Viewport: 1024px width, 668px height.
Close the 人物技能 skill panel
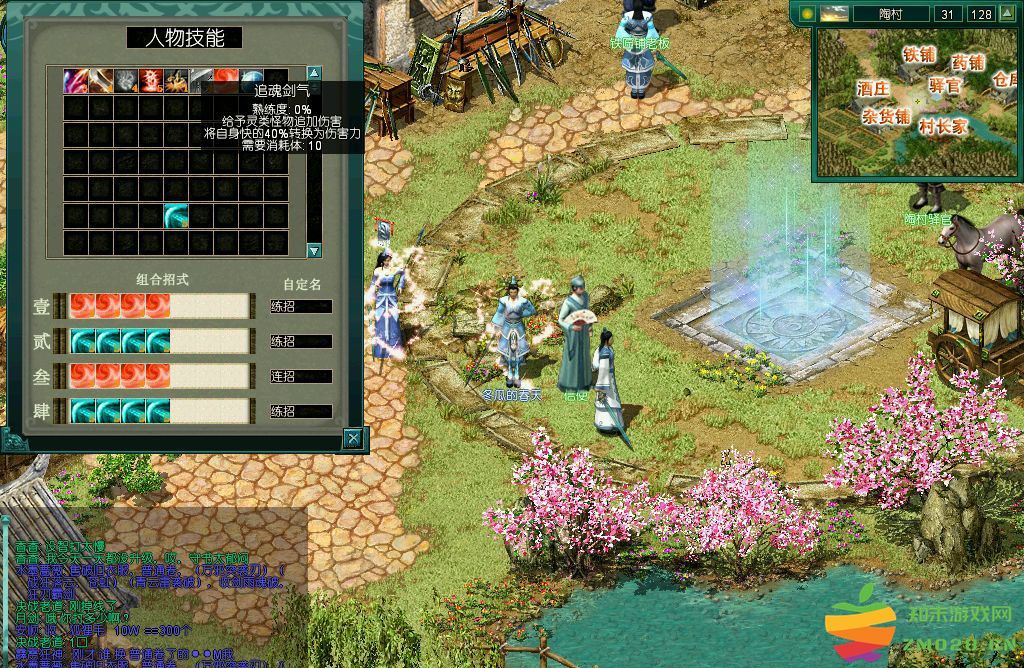click(x=352, y=438)
